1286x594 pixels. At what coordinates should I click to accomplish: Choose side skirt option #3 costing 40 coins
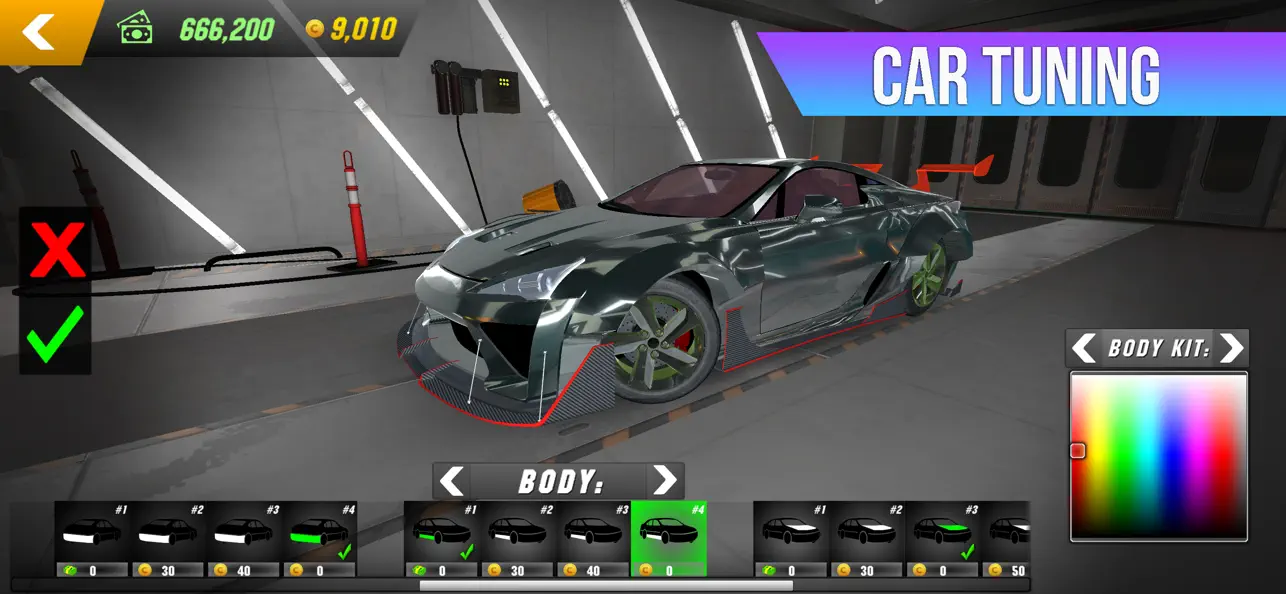click(x=244, y=538)
